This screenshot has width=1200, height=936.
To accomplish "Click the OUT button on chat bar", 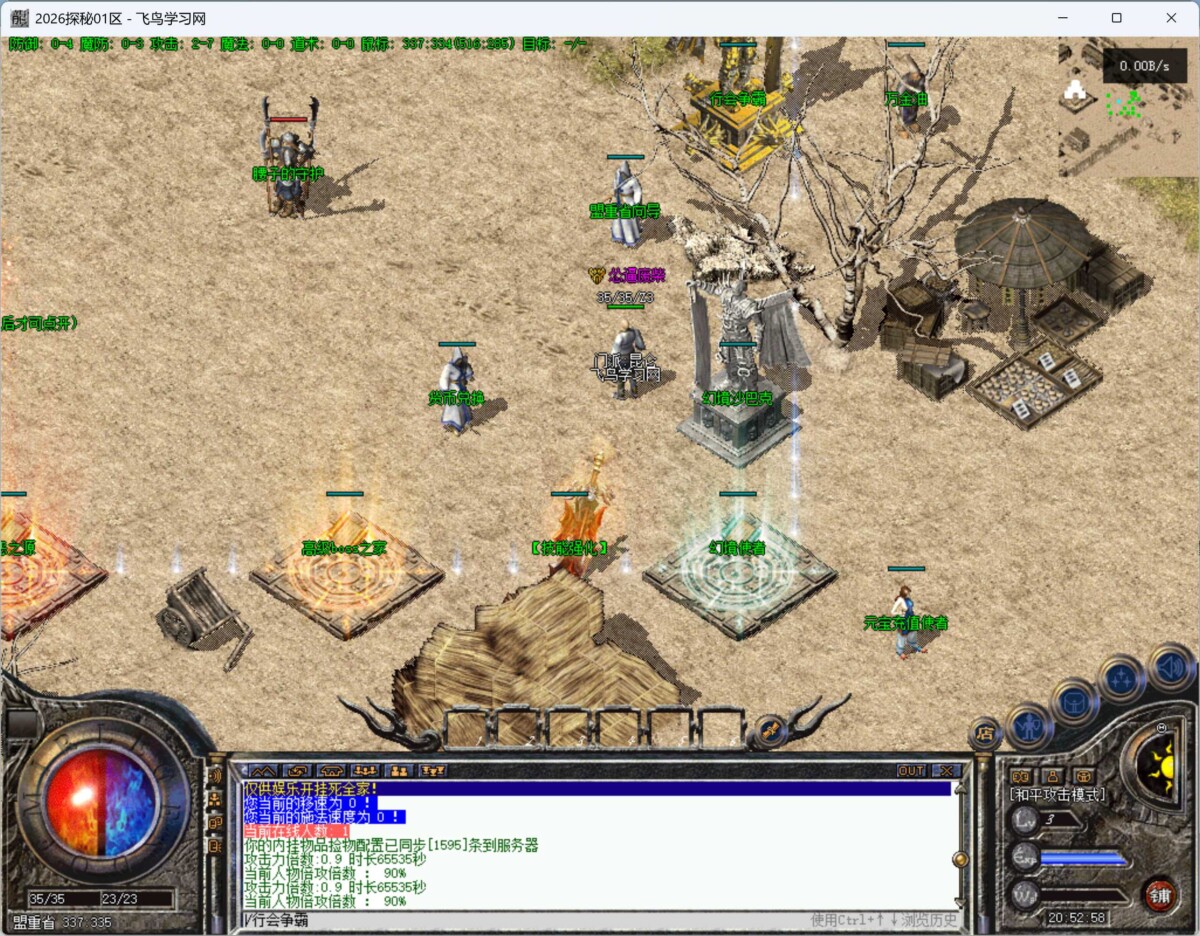I will [911, 771].
